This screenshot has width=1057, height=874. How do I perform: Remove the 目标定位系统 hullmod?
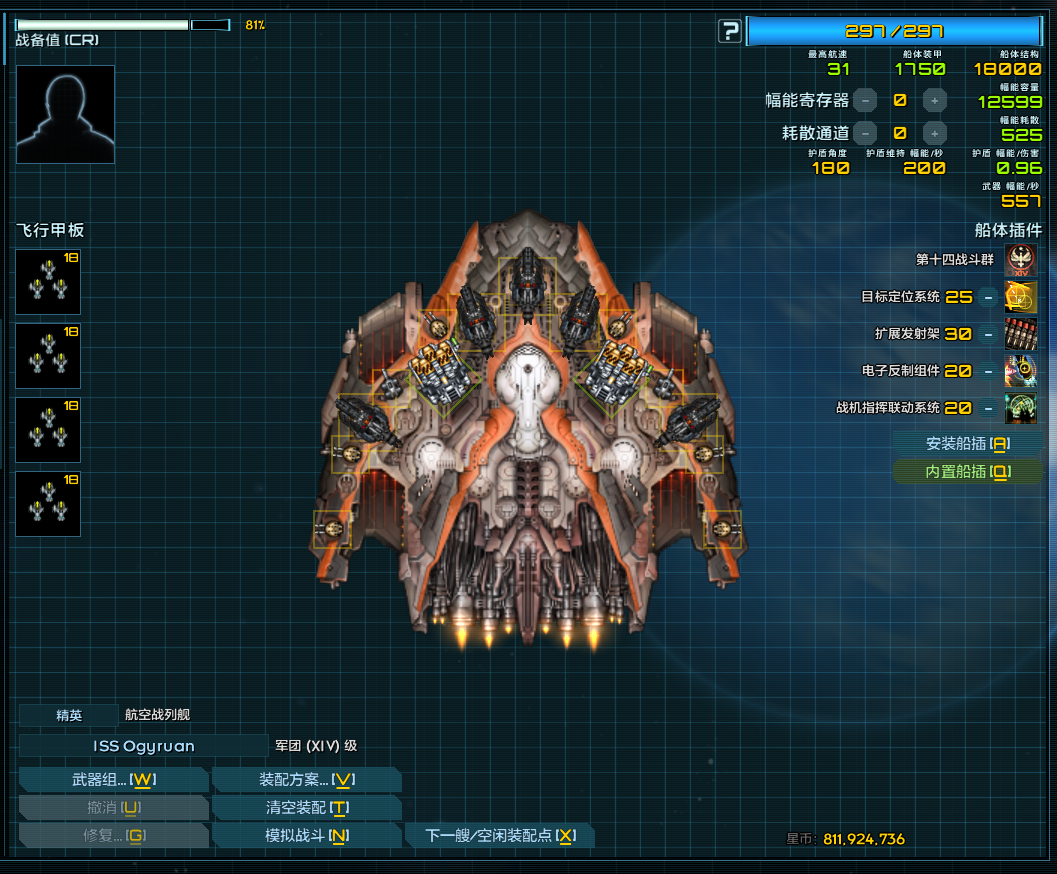(x=987, y=297)
